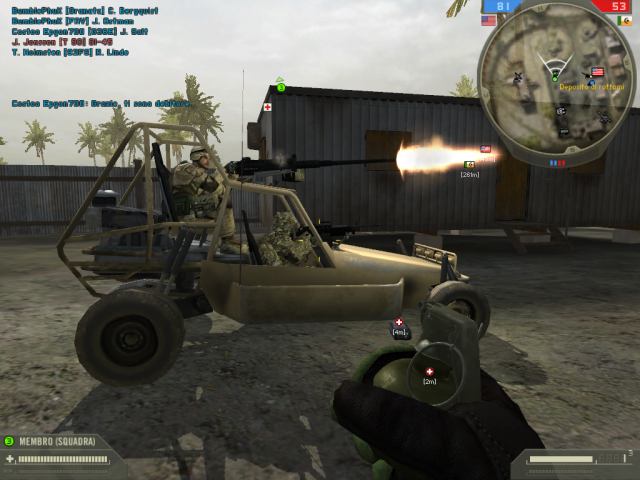Select the US flag control point on minimap
The image size is (640, 480).
[597, 72]
